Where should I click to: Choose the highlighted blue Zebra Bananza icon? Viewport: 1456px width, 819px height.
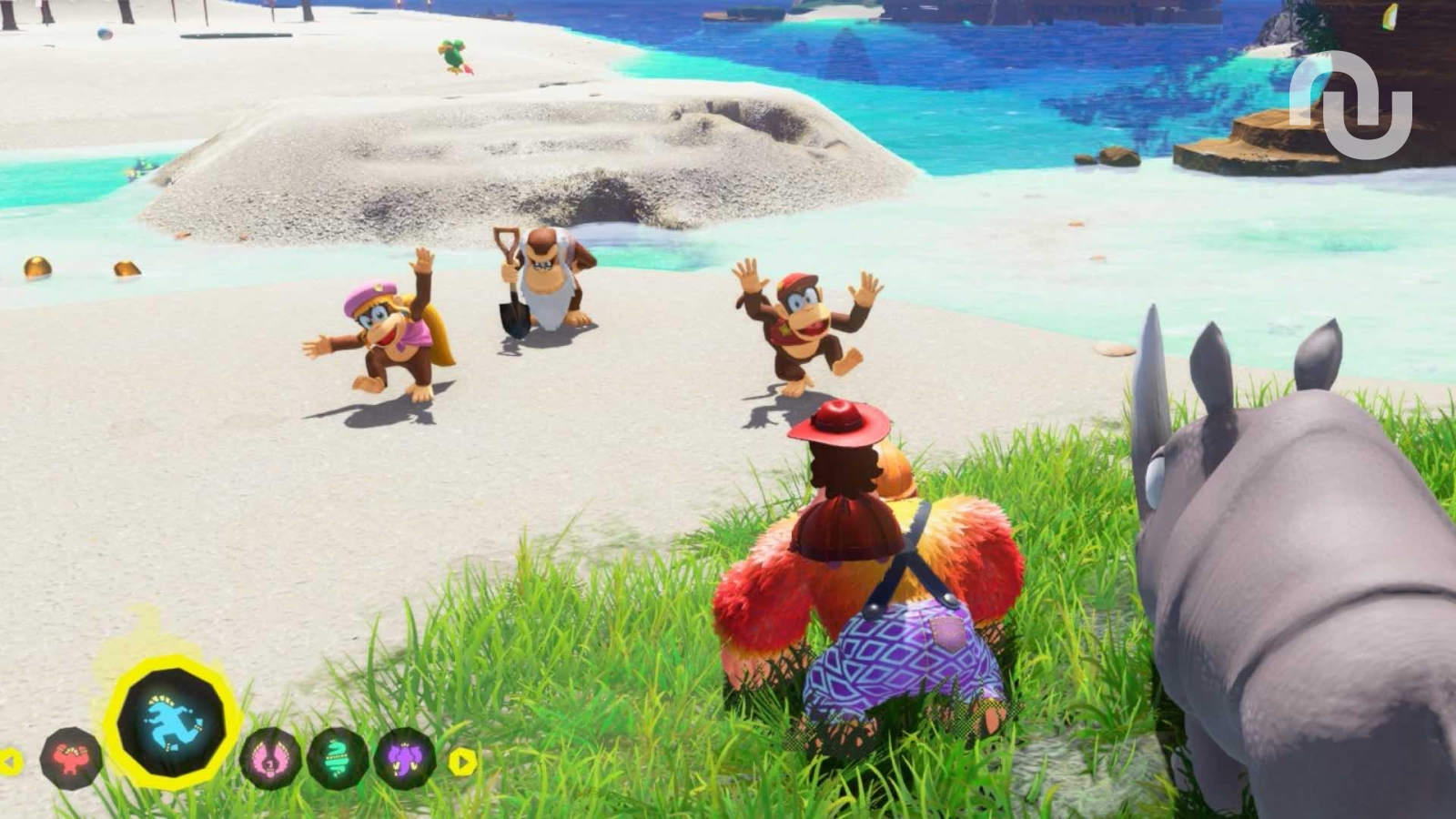tap(173, 723)
